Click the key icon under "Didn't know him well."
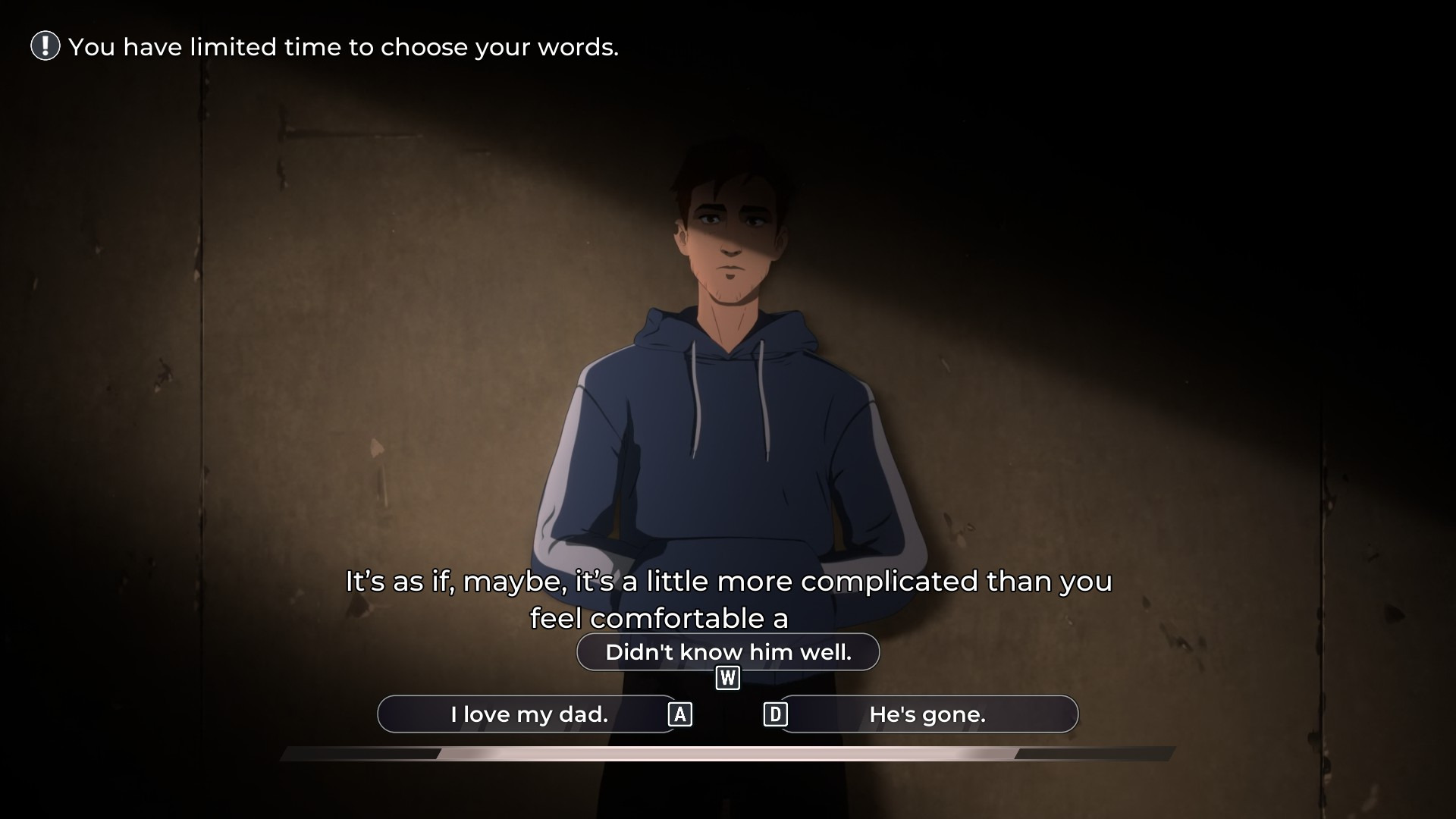The height and width of the screenshot is (819, 1456). pyautogui.click(x=727, y=678)
